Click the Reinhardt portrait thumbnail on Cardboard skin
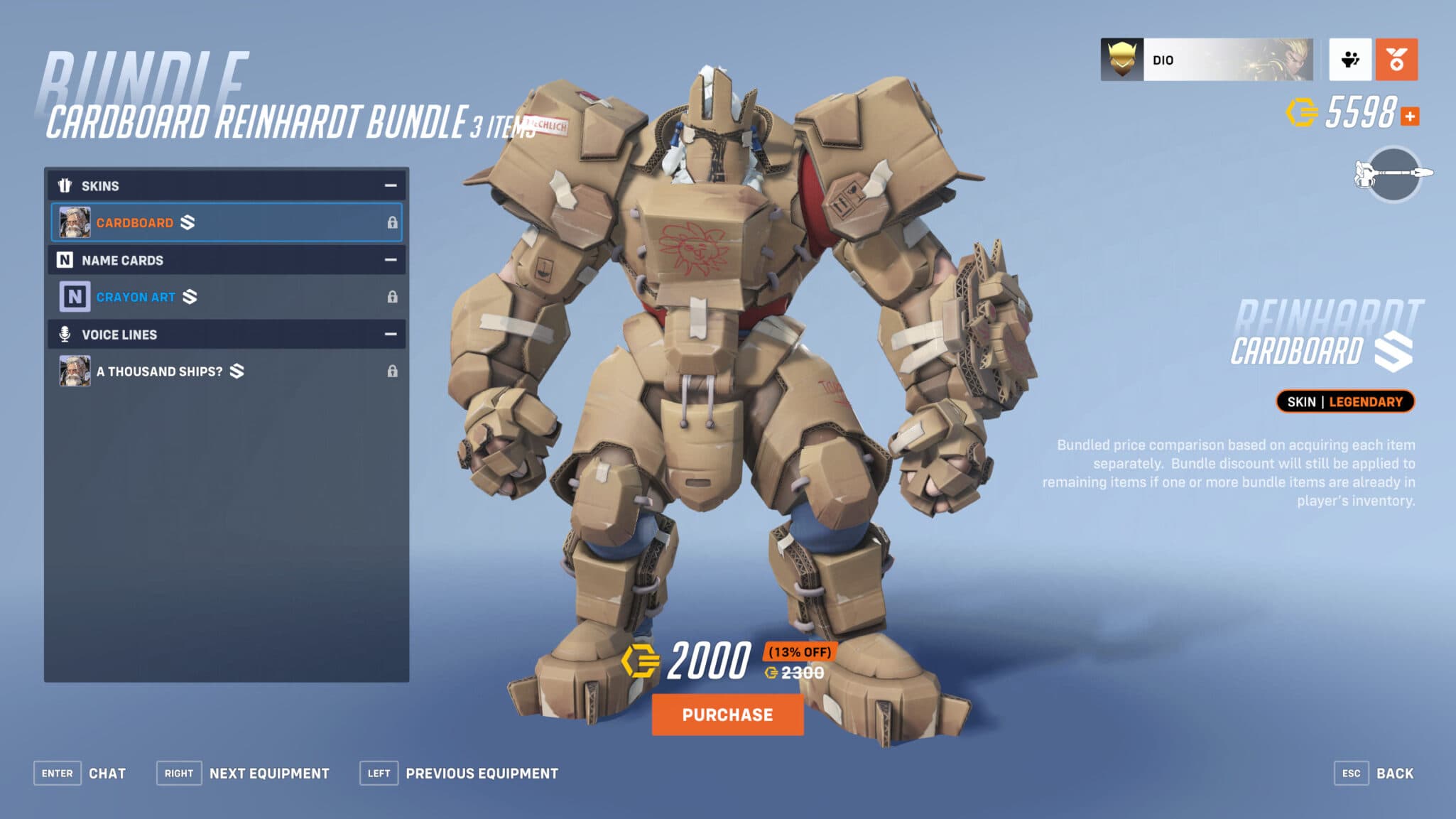Image resolution: width=1456 pixels, height=819 pixels. pyautogui.click(x=74, y=222)
